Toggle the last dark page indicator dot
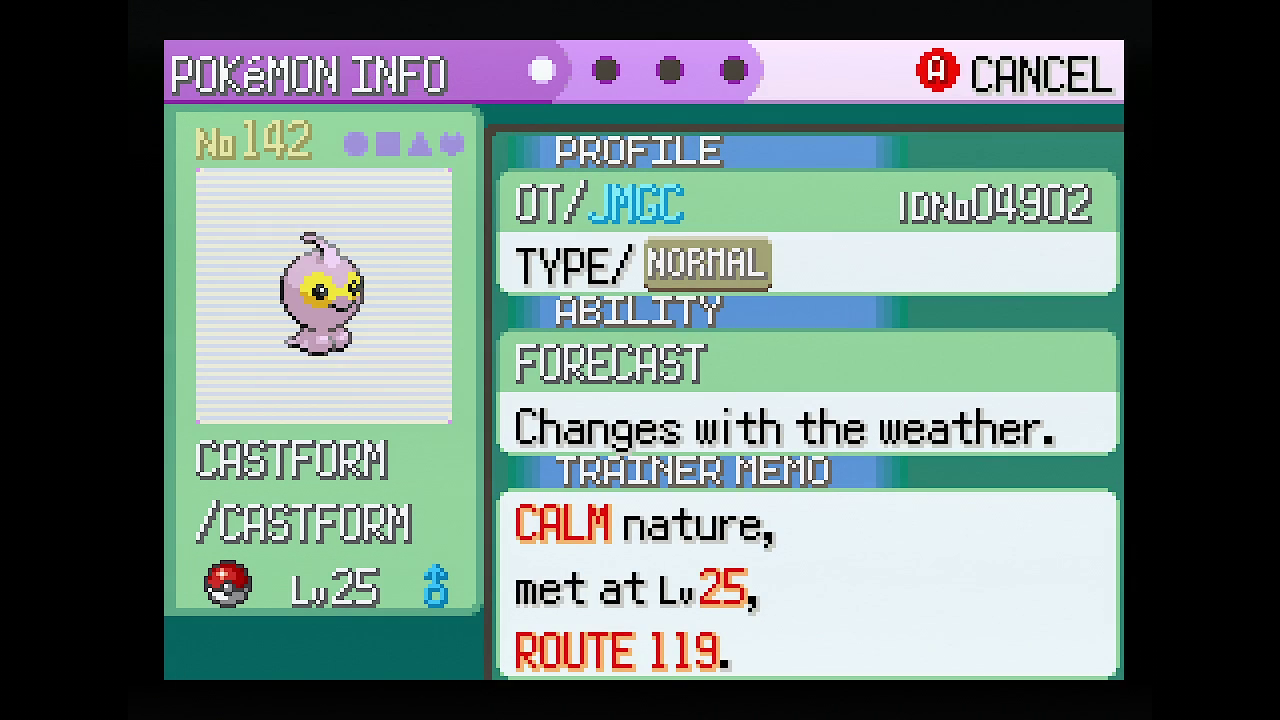Viewport: 1280px width, 720px height. point(735,70)
